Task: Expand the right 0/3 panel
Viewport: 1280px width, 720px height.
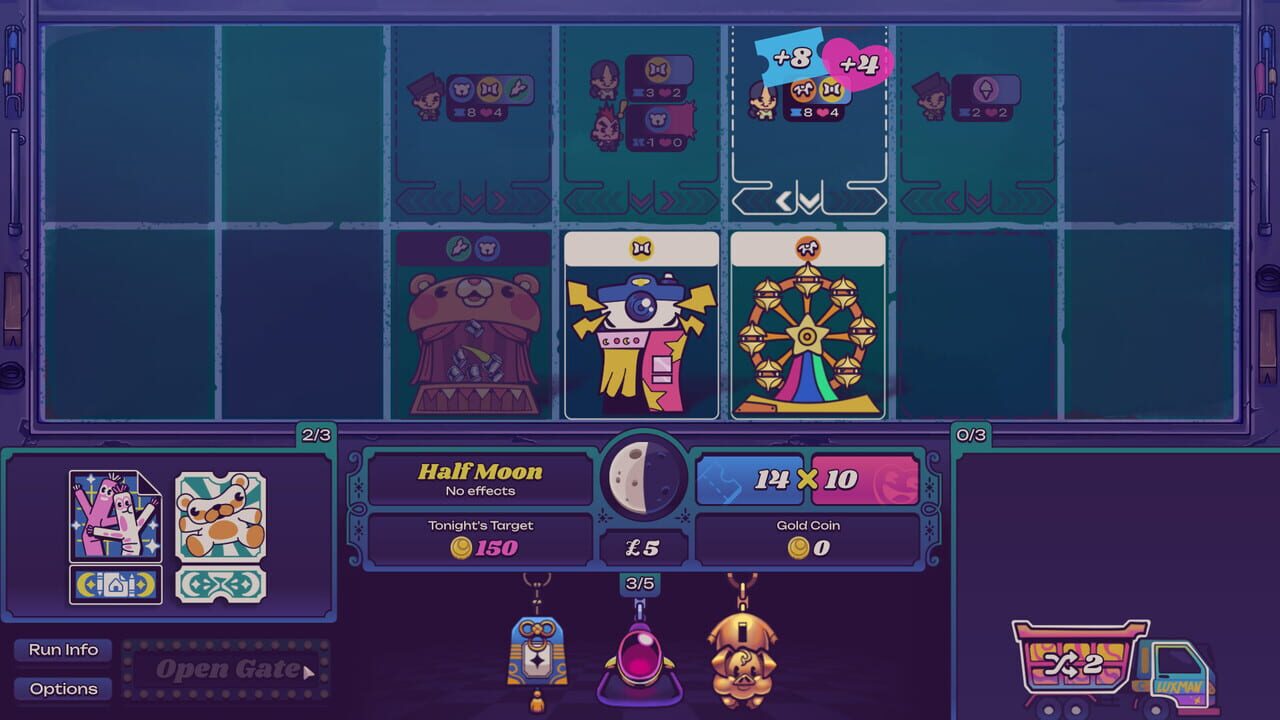Action: point(969,435)
